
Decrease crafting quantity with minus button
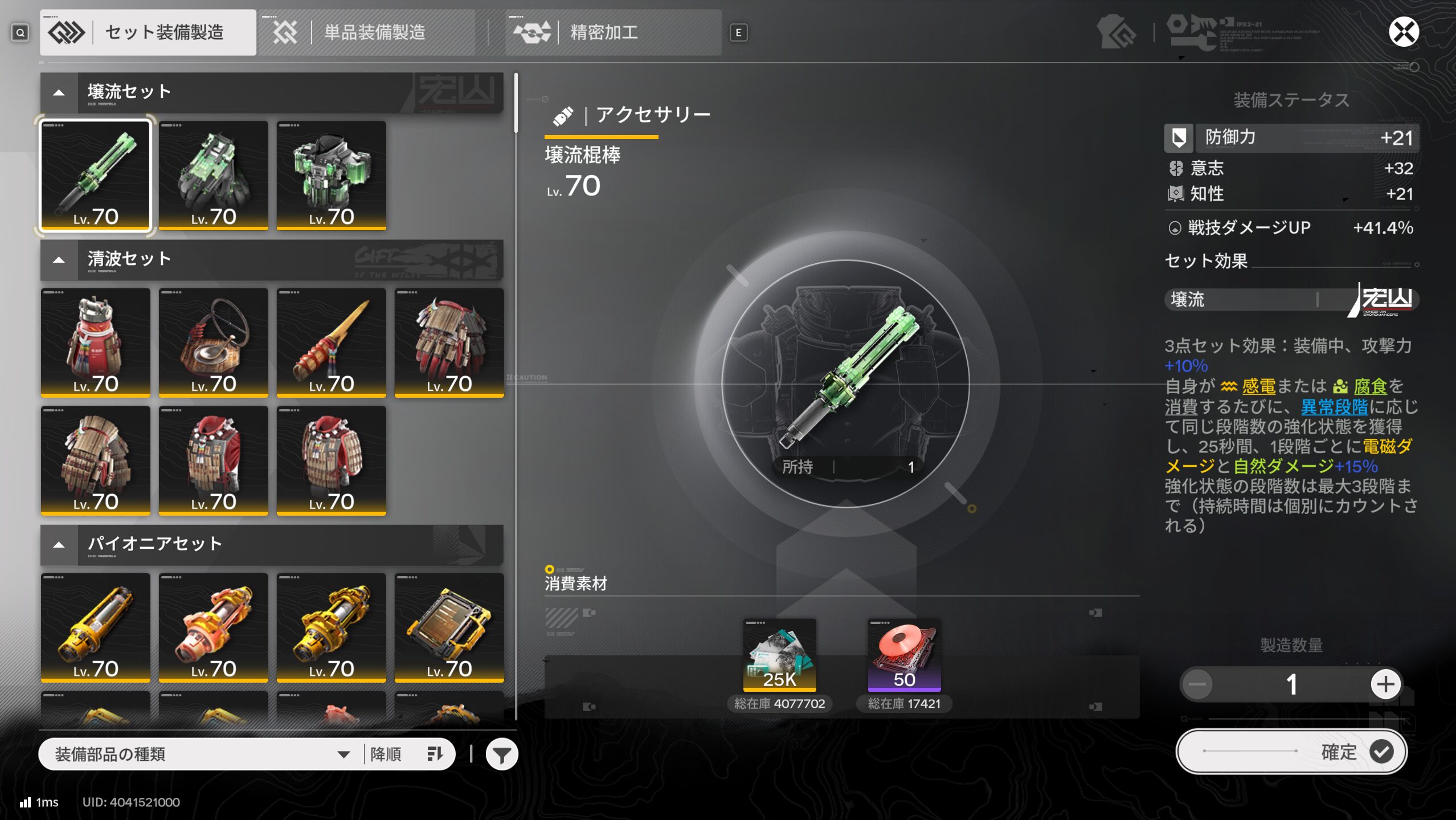[x=1197, y=684]
